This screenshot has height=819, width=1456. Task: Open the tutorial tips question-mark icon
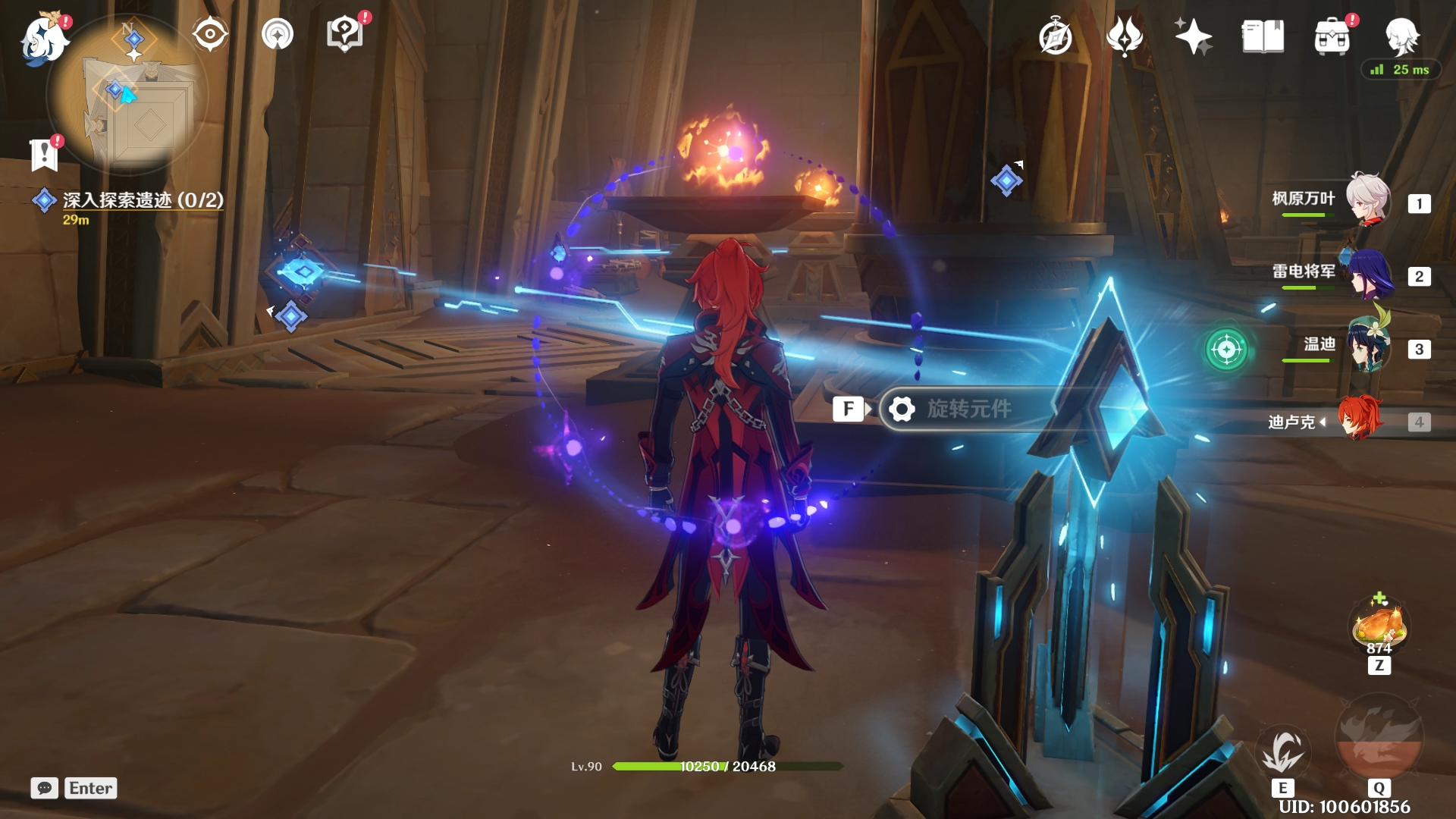[344, 35]
